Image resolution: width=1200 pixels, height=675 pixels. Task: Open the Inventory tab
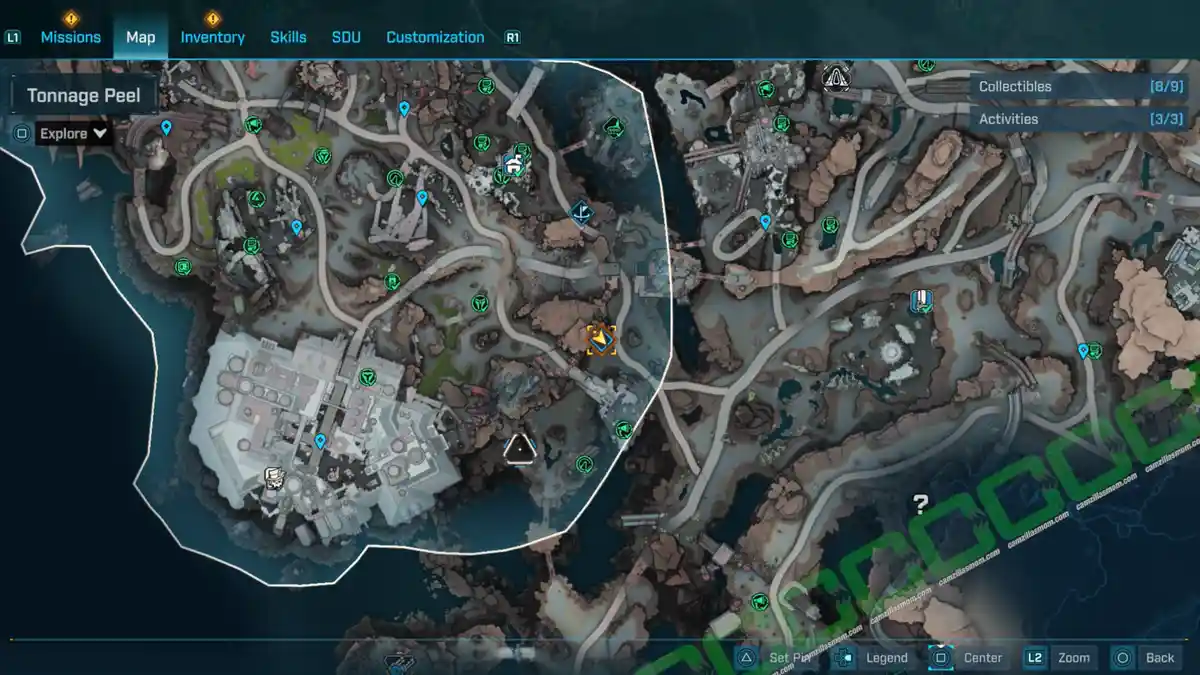[212, 37]
